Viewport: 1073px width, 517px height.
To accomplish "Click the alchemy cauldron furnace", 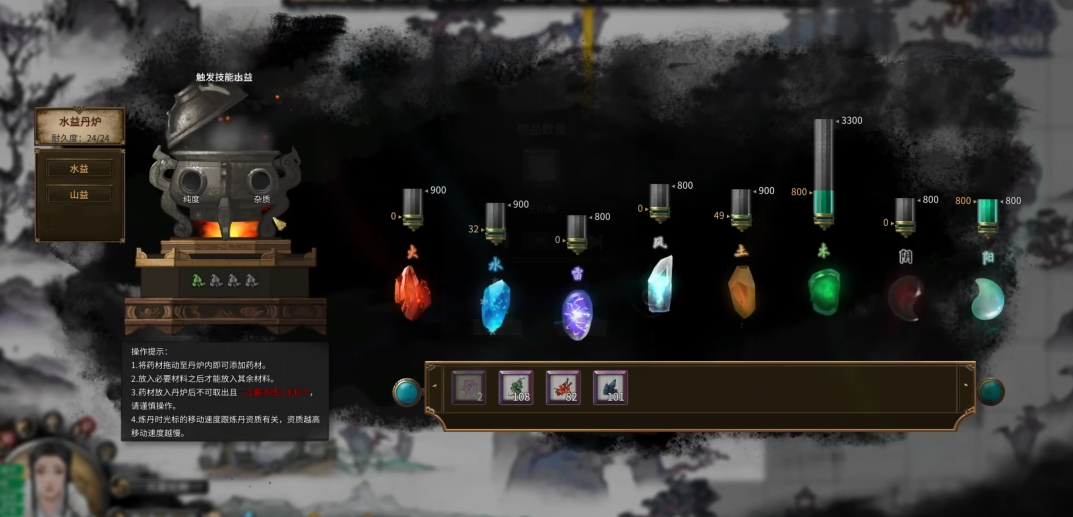I will pyautogui.click(x=224, y=180).
